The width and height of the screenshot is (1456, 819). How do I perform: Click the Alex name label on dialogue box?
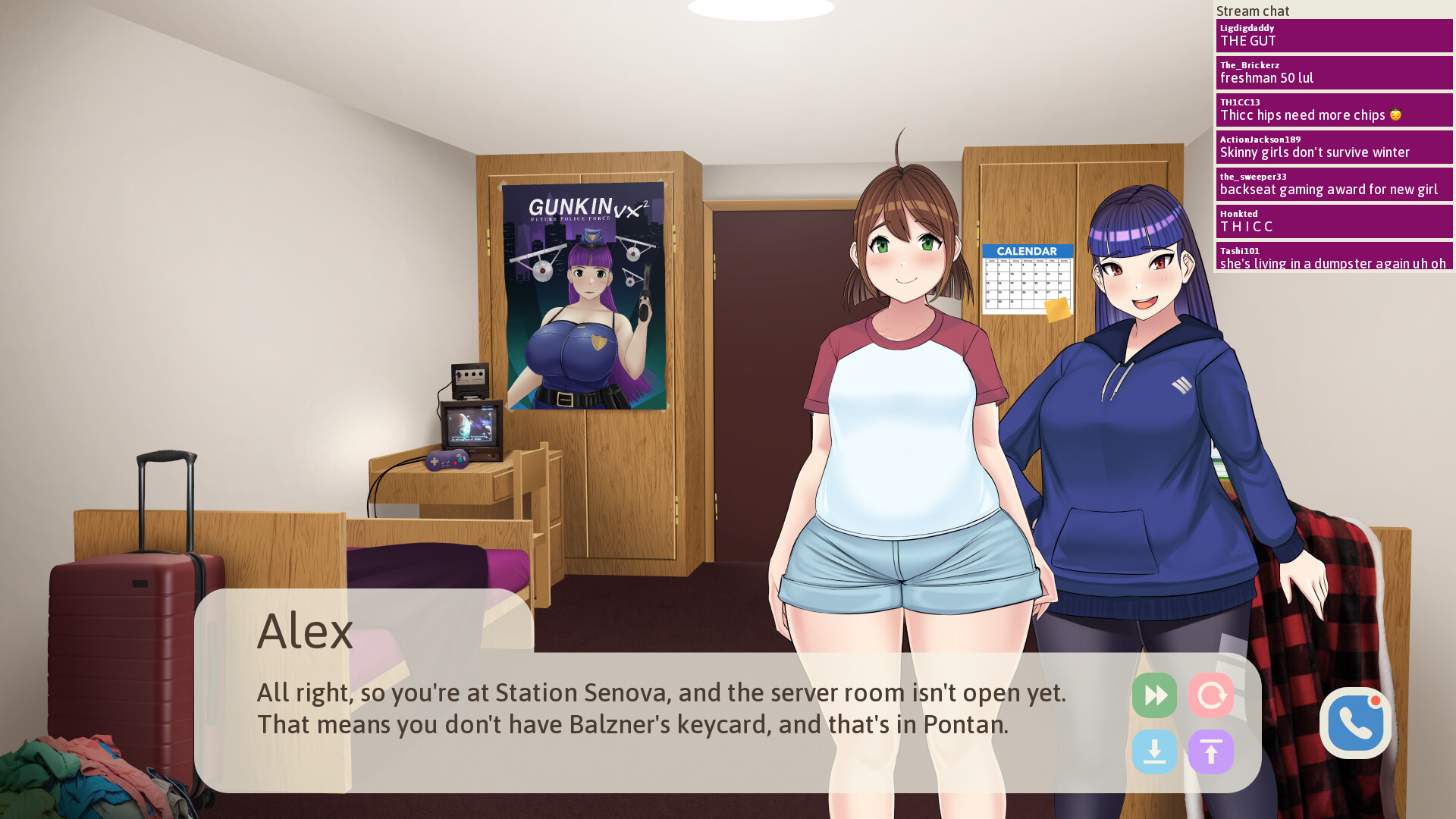click(305, 631)
